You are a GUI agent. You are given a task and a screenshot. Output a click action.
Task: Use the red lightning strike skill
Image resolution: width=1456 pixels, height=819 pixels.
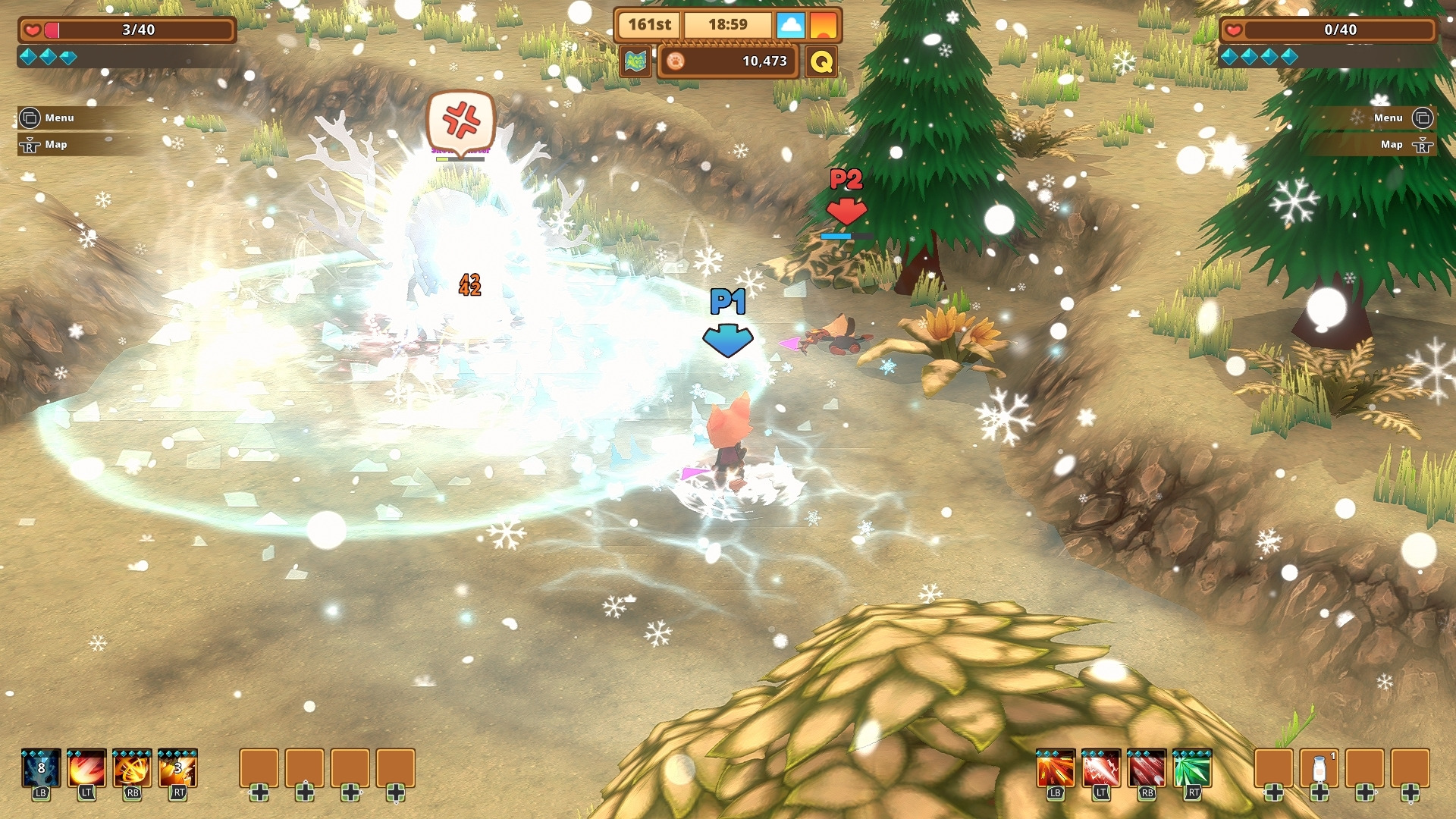pyautogui.click(x=1101, y=770)
